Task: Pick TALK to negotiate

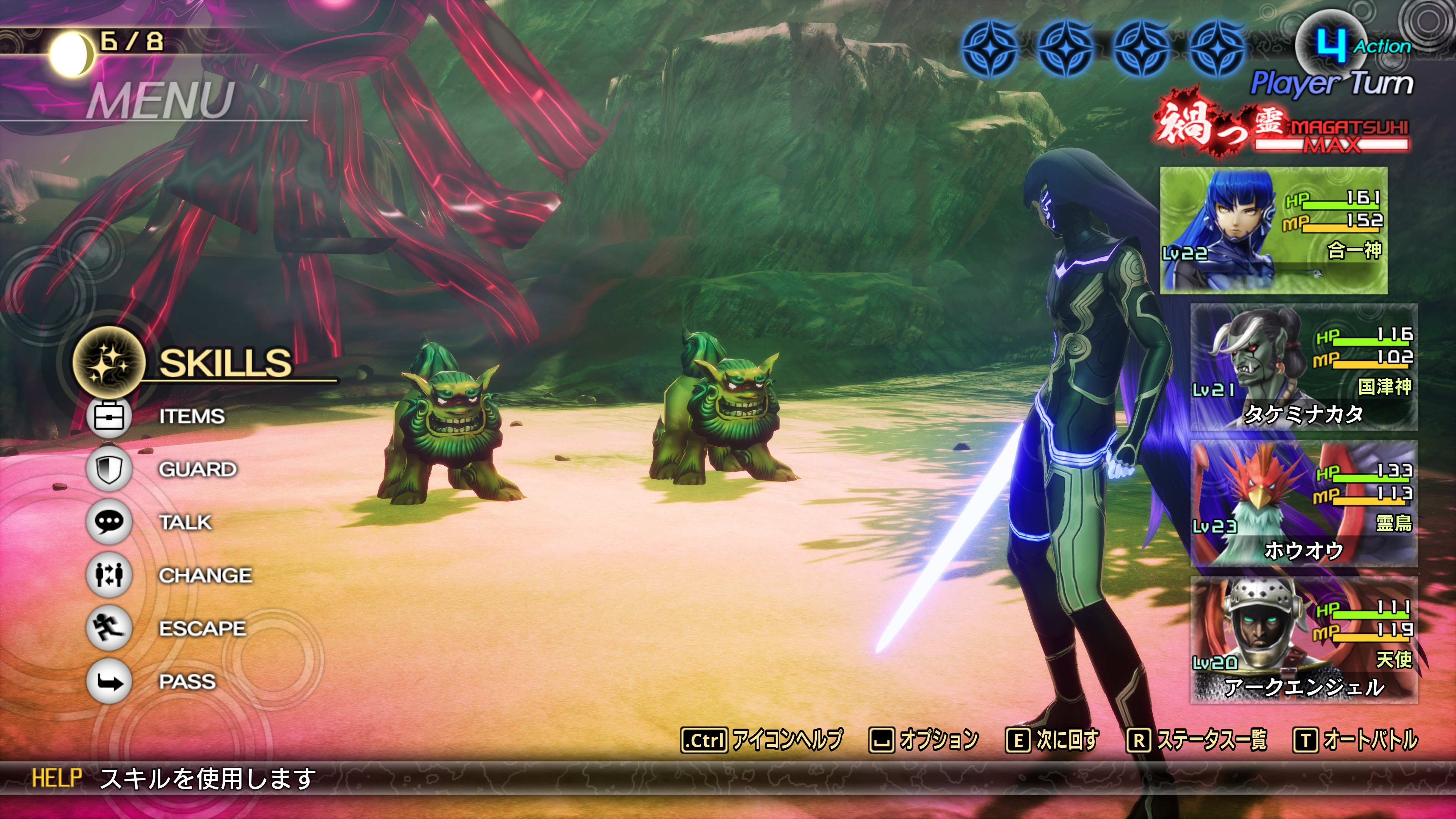Action: tap(185, 522)
